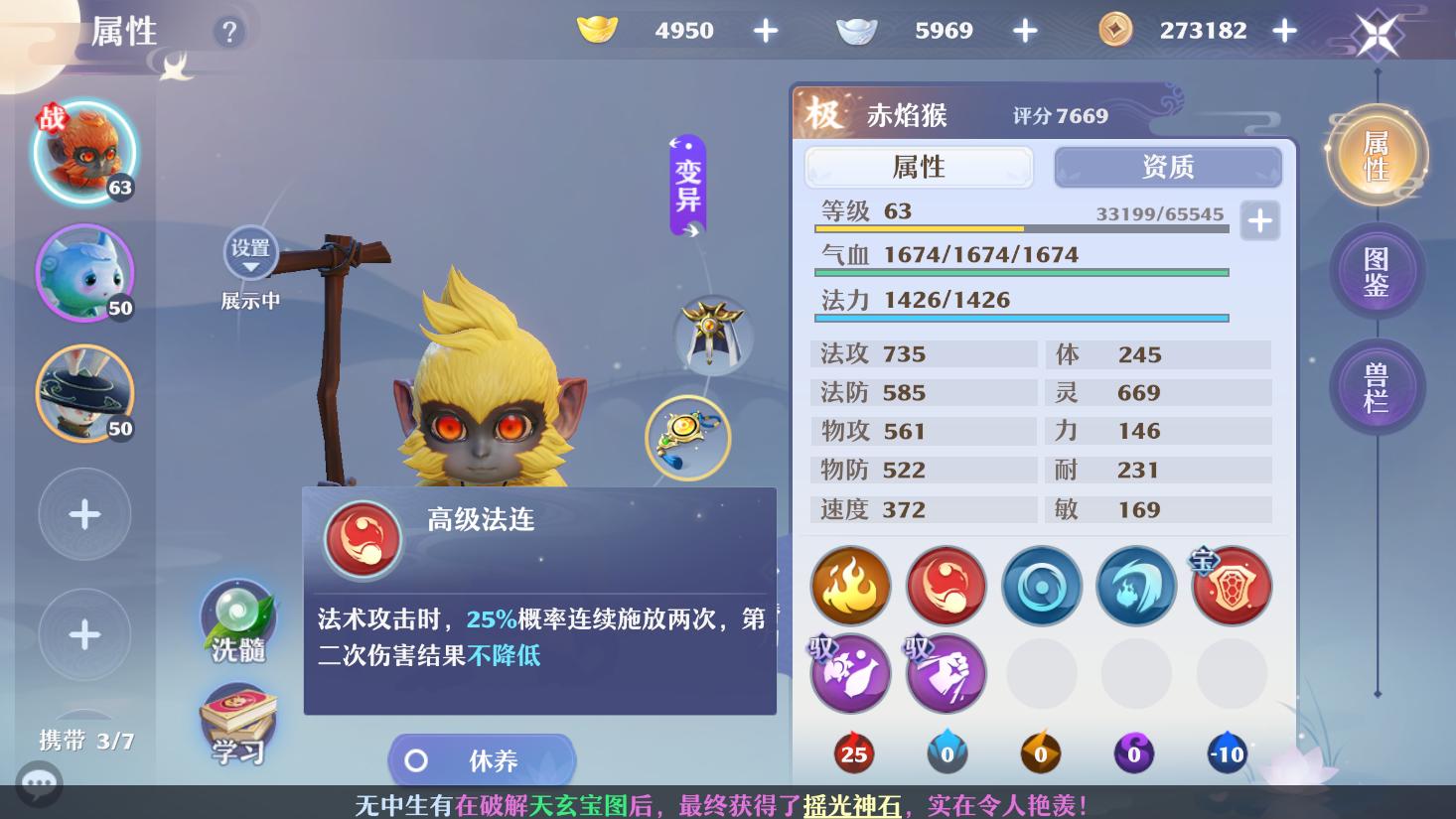Select the pendant equipment slot icon

point(688,438)
